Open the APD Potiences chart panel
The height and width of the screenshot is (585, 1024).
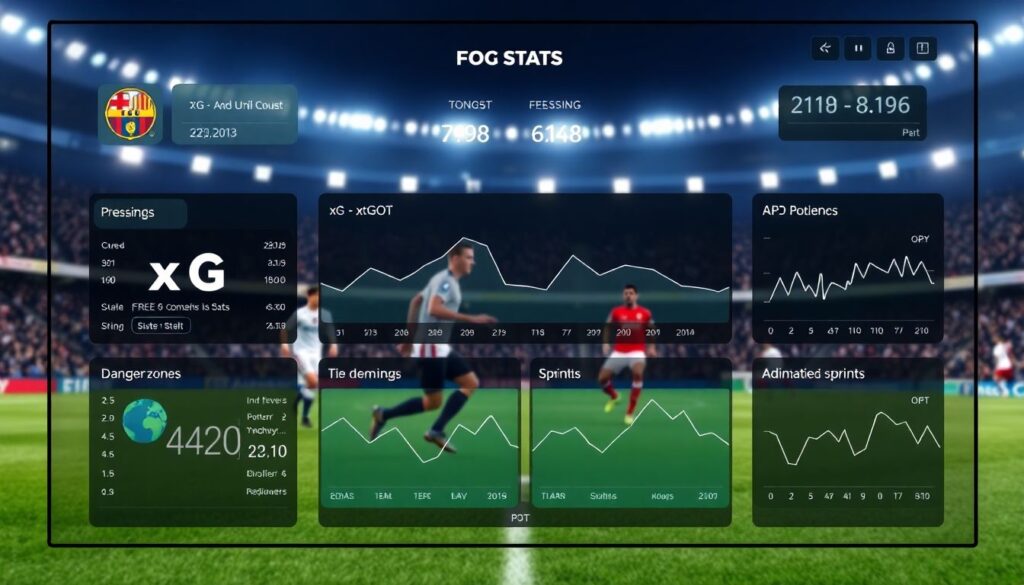click(x=848, y=268)
